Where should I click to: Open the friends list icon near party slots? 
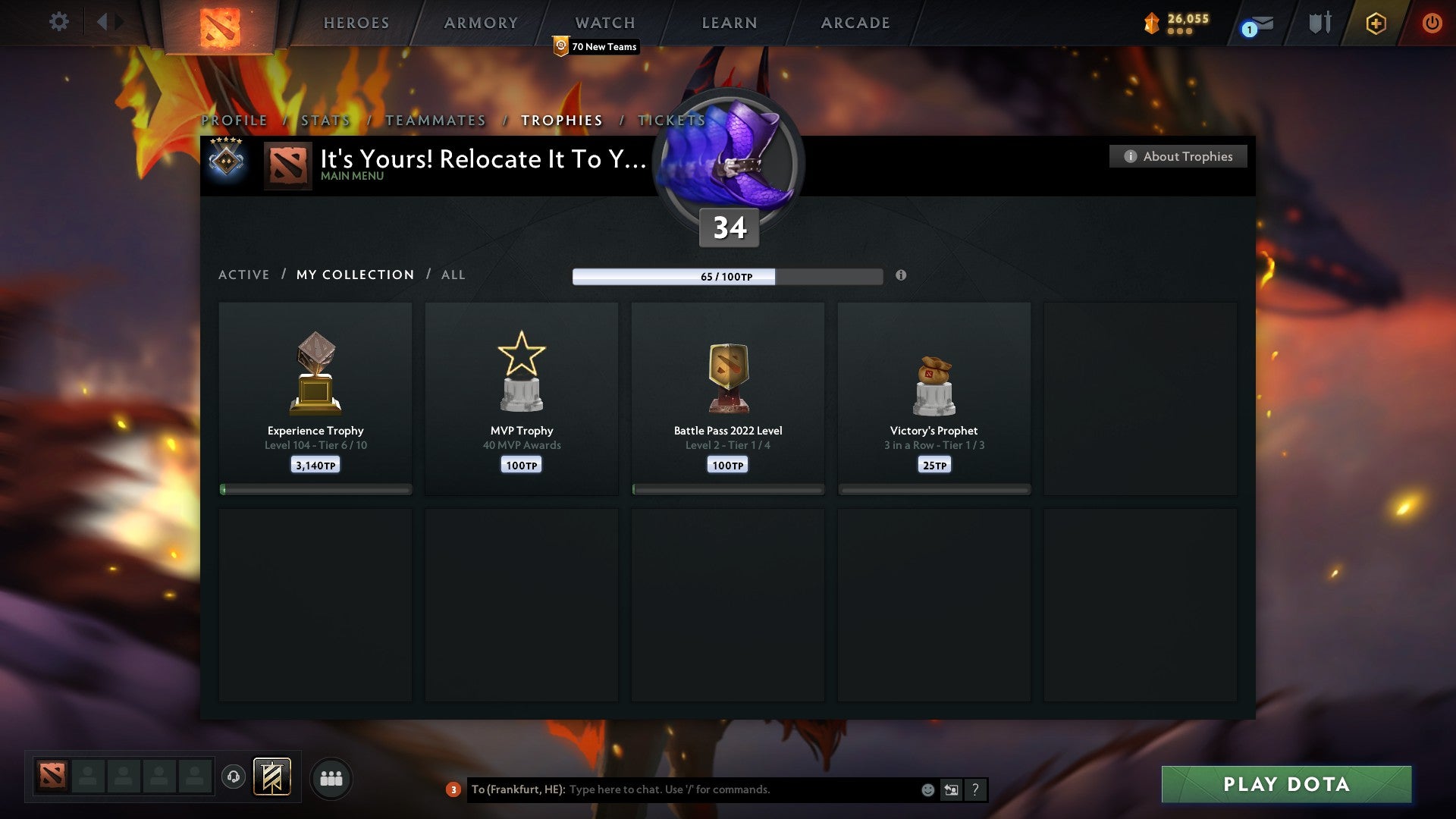[x=331, y=777]
